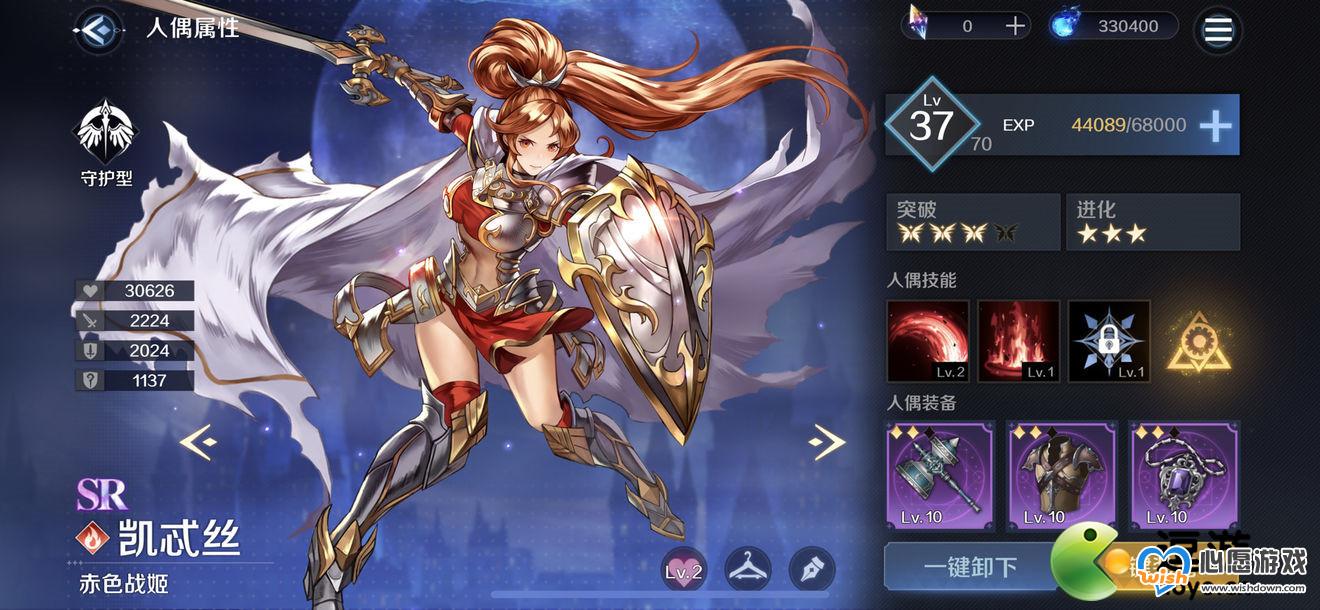1320x610 pixels.
Task: Select the equipped purple gem necklace slot
Action: pos(1184,476)
